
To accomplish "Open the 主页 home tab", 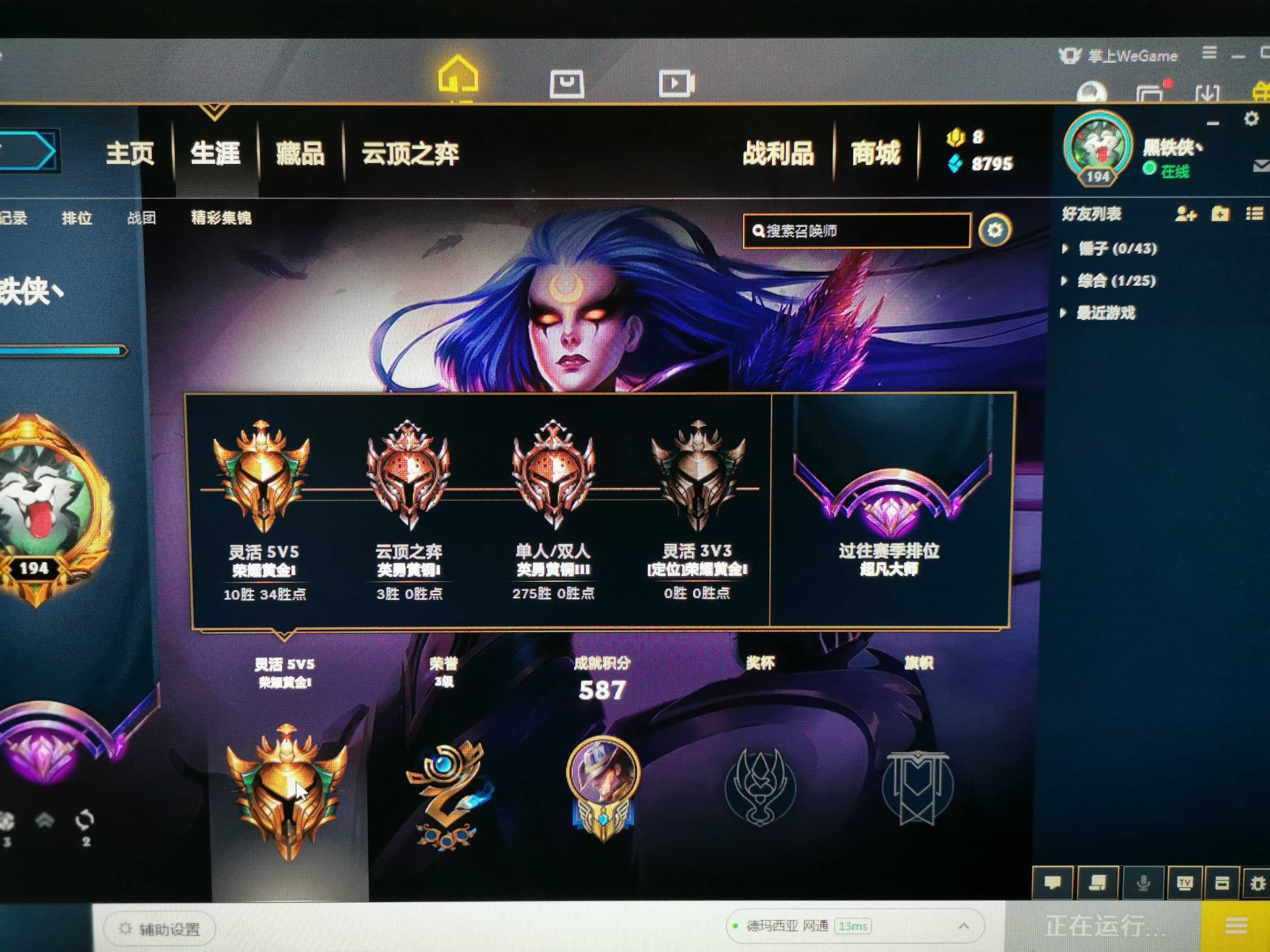I will pyautogui.click(x=130, y=153).
